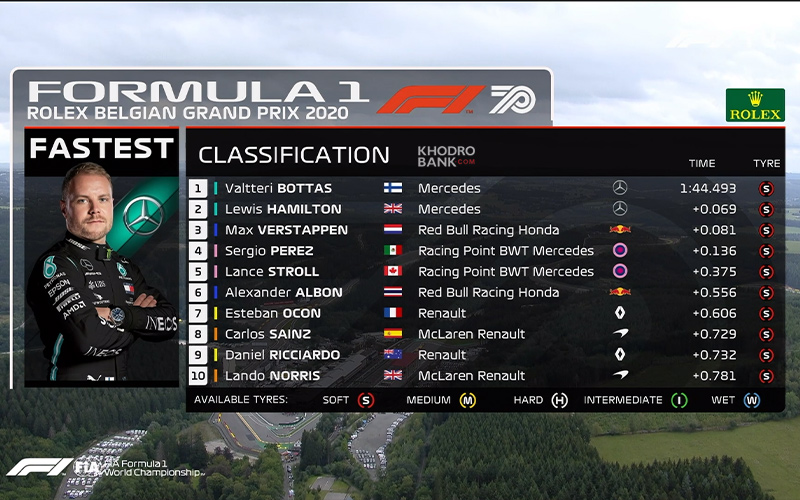Click the Rolex sponsor logo
The width and height of the screenshot is (800, 500).
tap(755, 105)
